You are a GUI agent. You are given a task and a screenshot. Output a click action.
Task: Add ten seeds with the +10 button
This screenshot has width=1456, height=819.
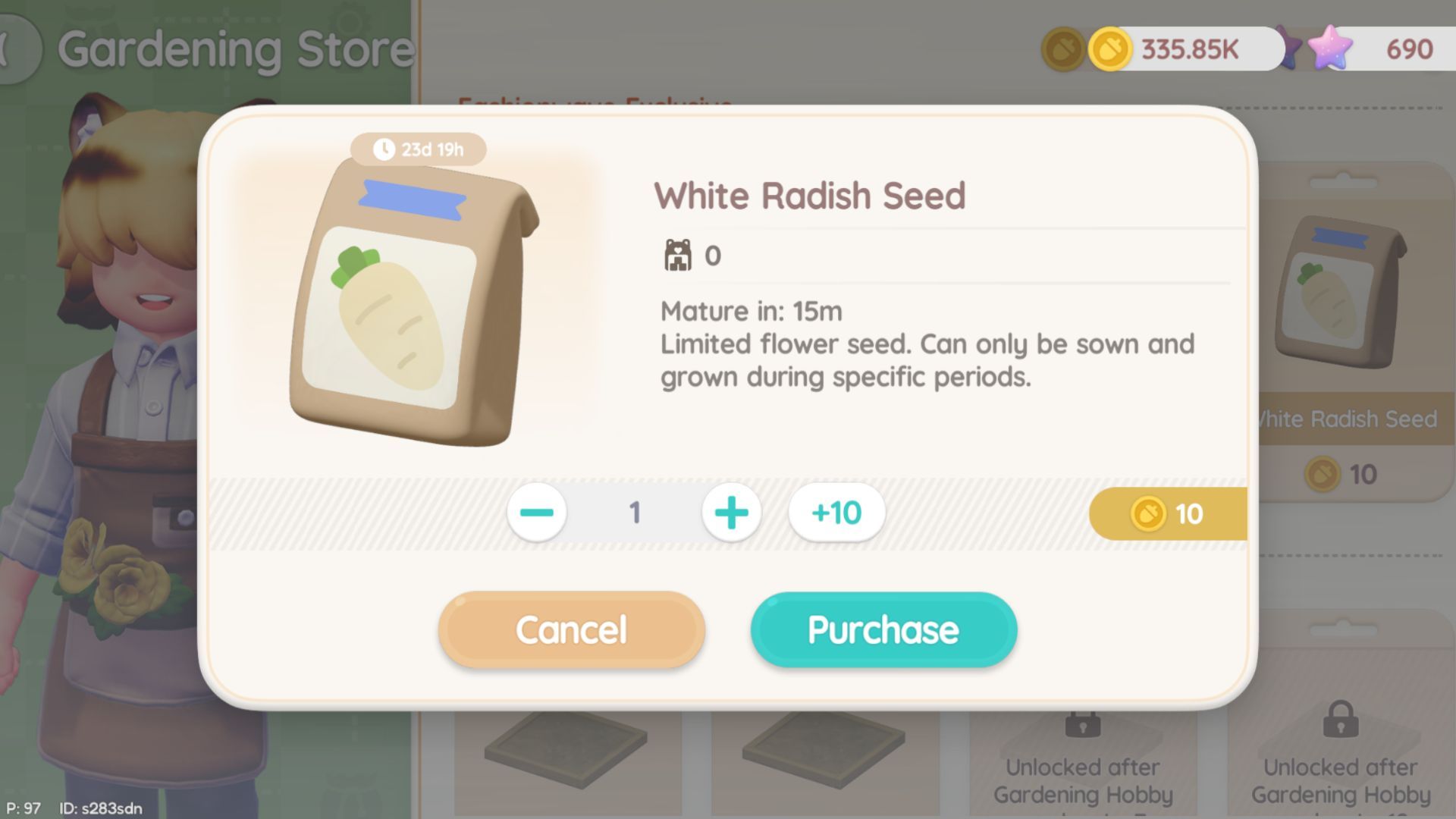pos(835,513)
